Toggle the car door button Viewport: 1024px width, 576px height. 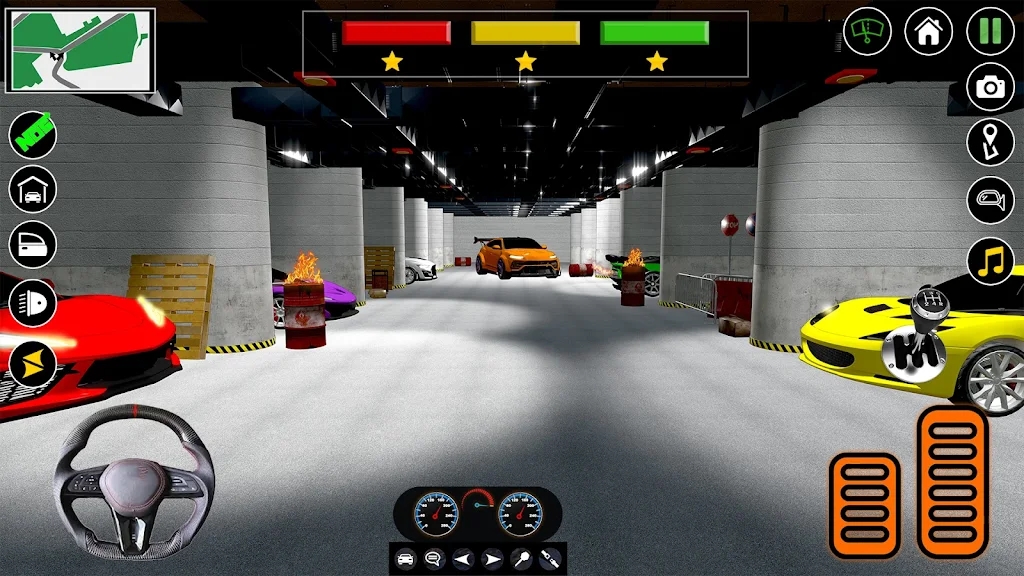click(x=33, y=245)
